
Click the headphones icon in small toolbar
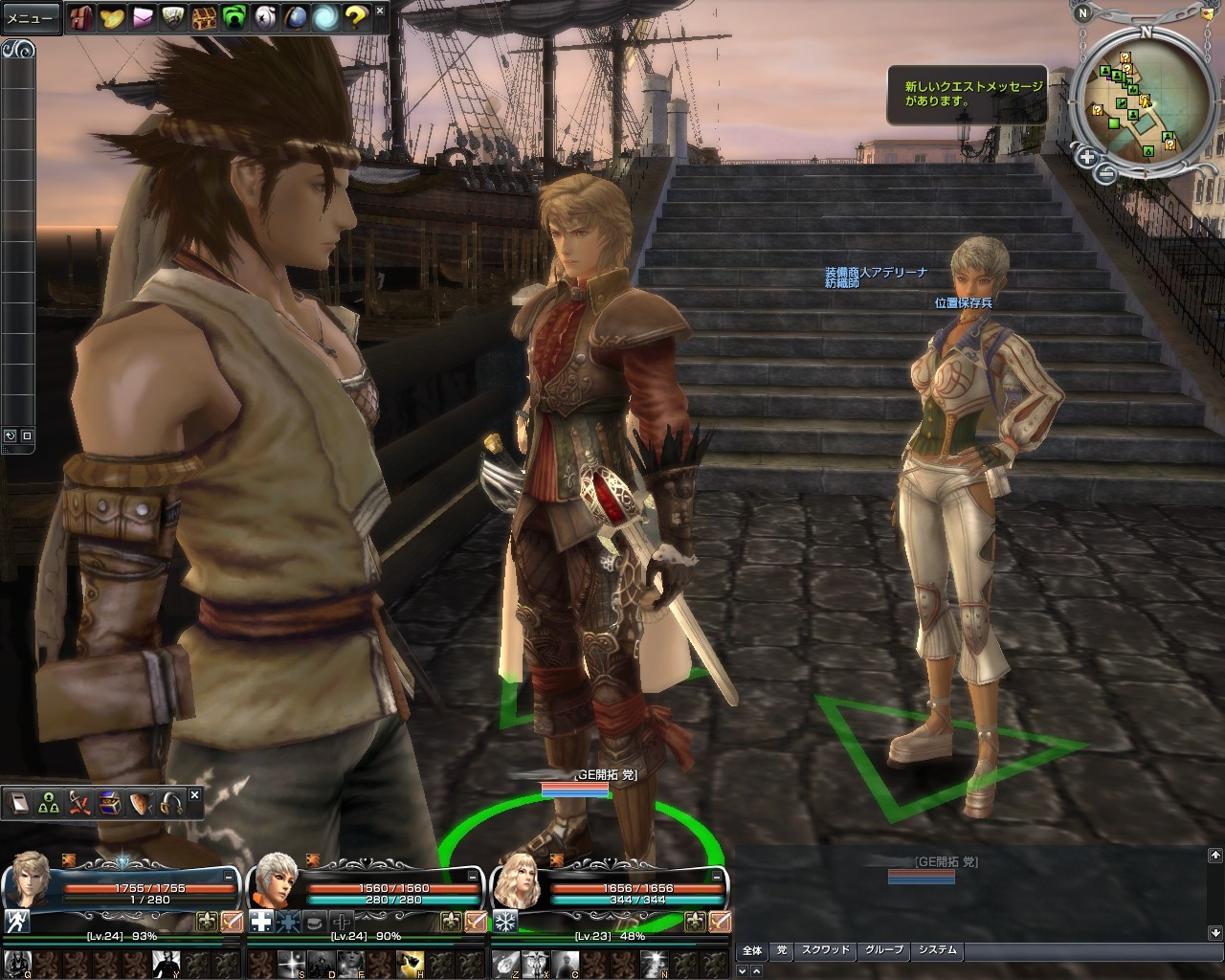pos(172,802)
